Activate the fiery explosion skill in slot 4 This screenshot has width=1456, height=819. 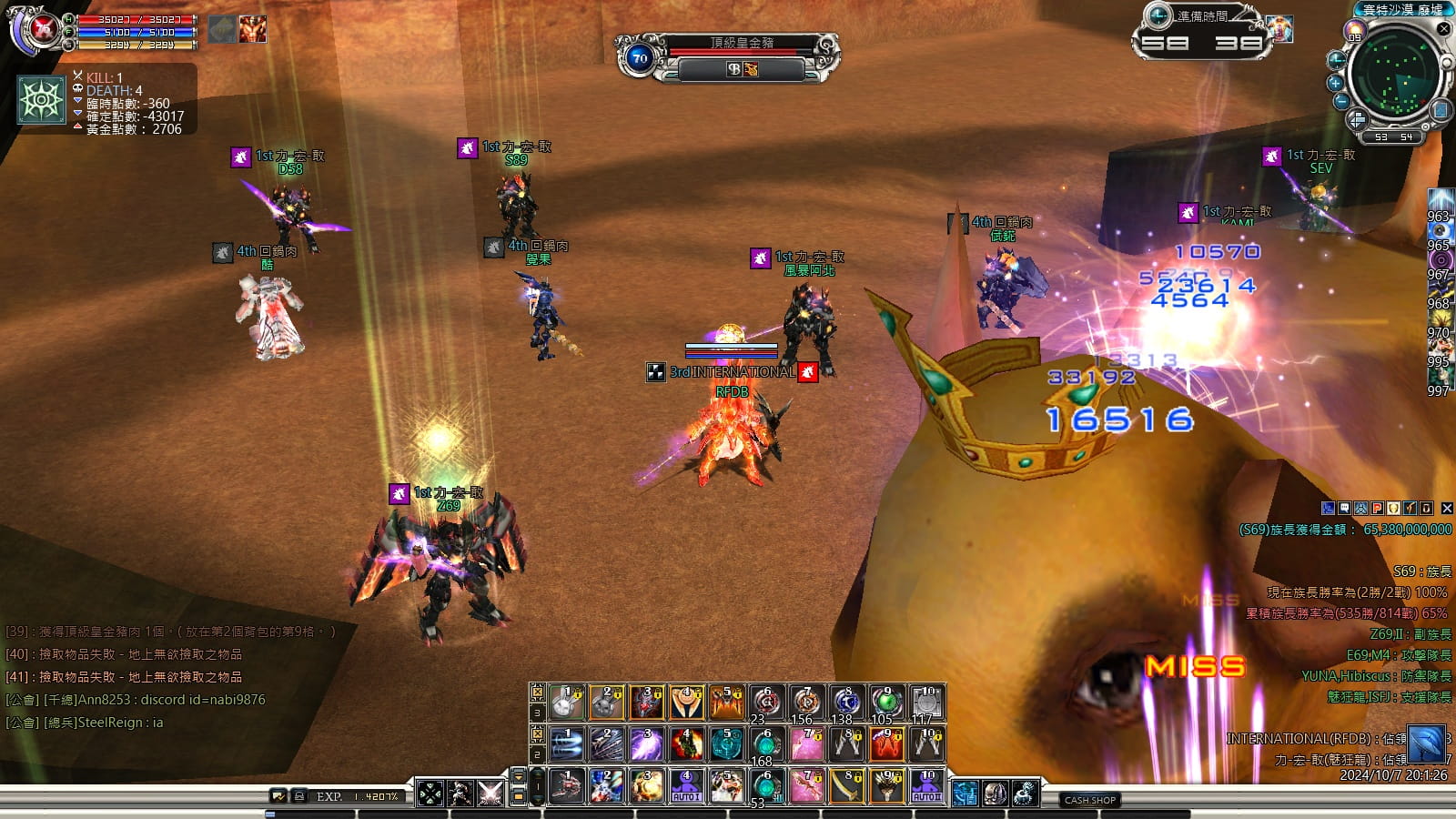tap(686, 744)
